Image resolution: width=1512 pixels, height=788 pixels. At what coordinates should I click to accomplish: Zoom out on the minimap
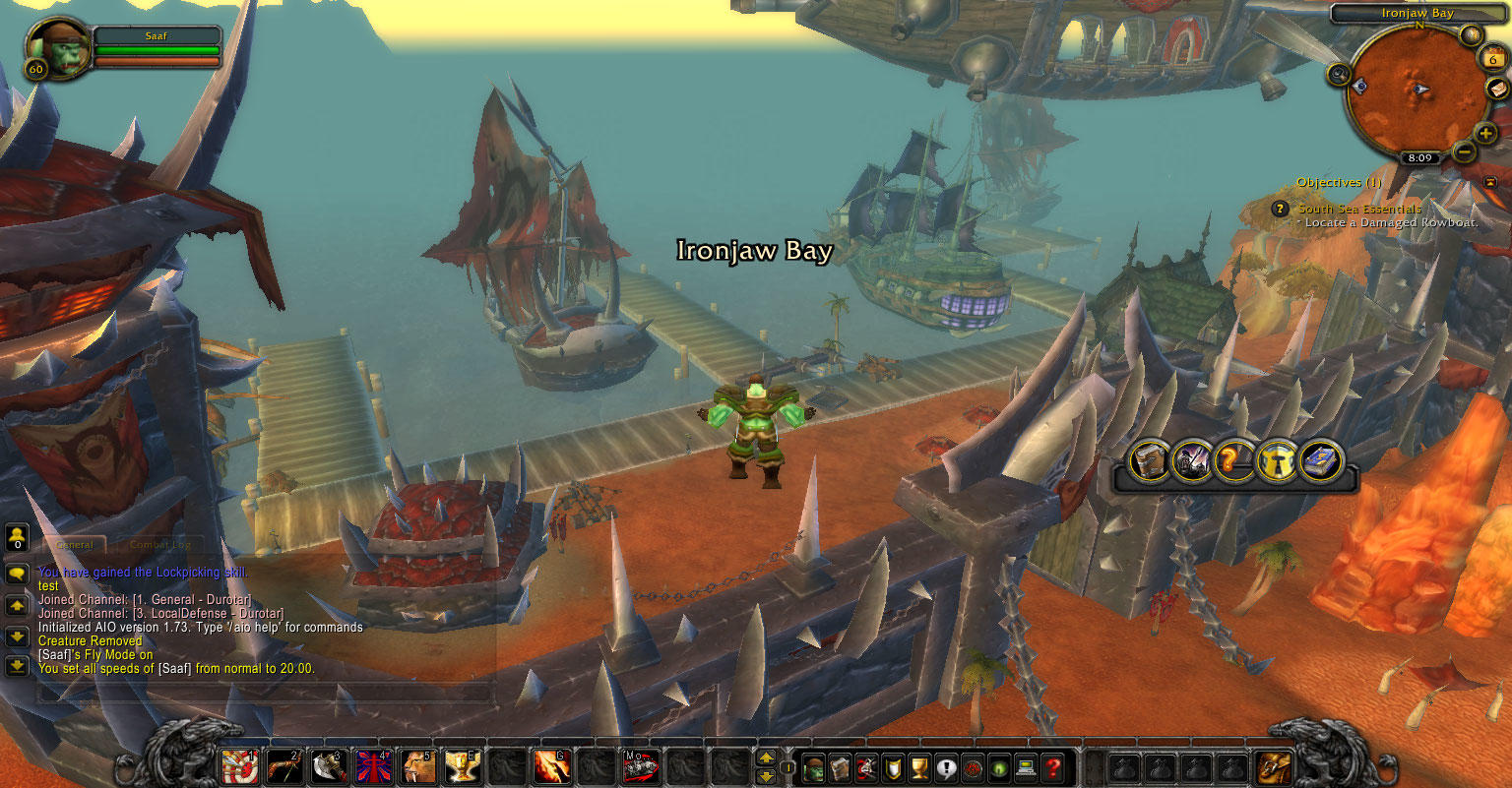click(x=1464, y=152)
